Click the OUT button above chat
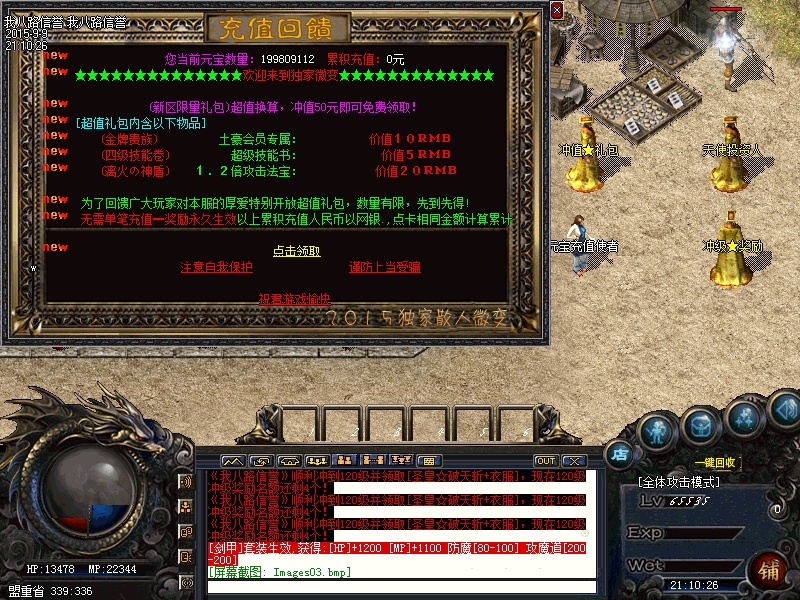This screenshot has height=600, width=800. 545,461
